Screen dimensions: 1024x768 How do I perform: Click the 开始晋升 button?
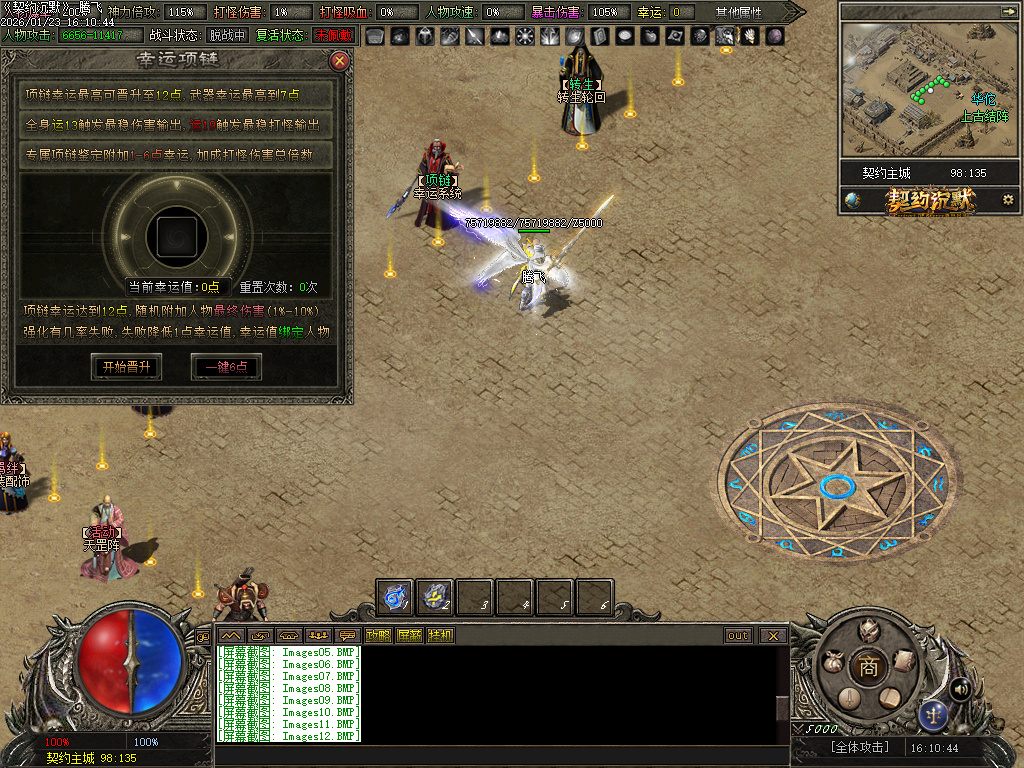point(126,367)
